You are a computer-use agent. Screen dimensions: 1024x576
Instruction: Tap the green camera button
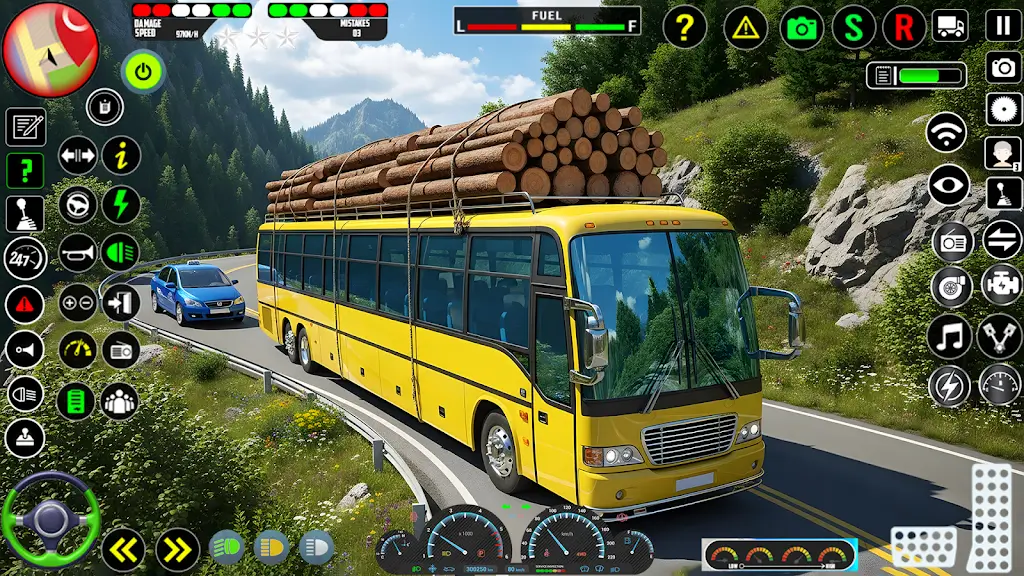801,27
